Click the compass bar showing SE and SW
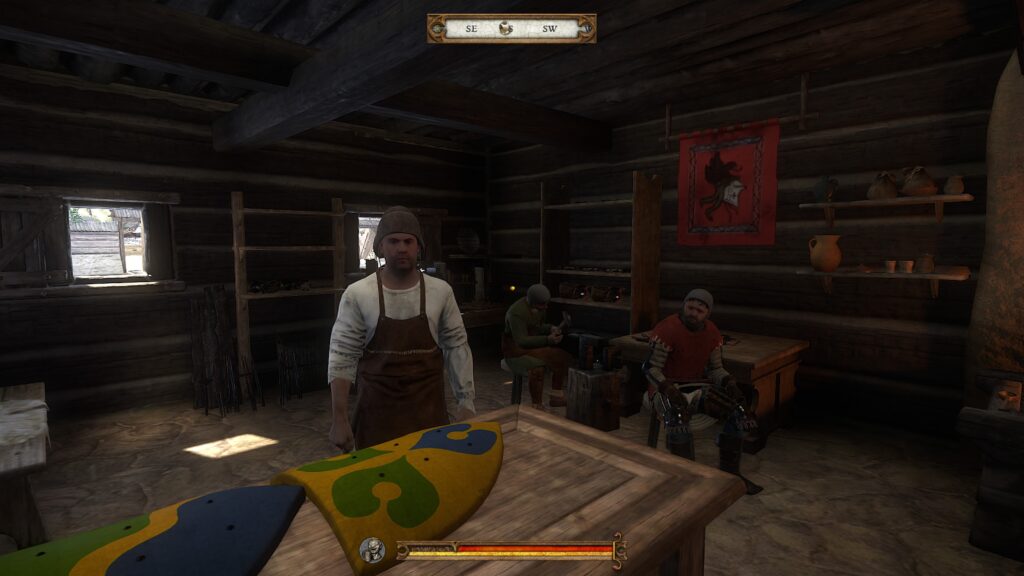This screenshot has width=1024, height=576. [511, 28]
